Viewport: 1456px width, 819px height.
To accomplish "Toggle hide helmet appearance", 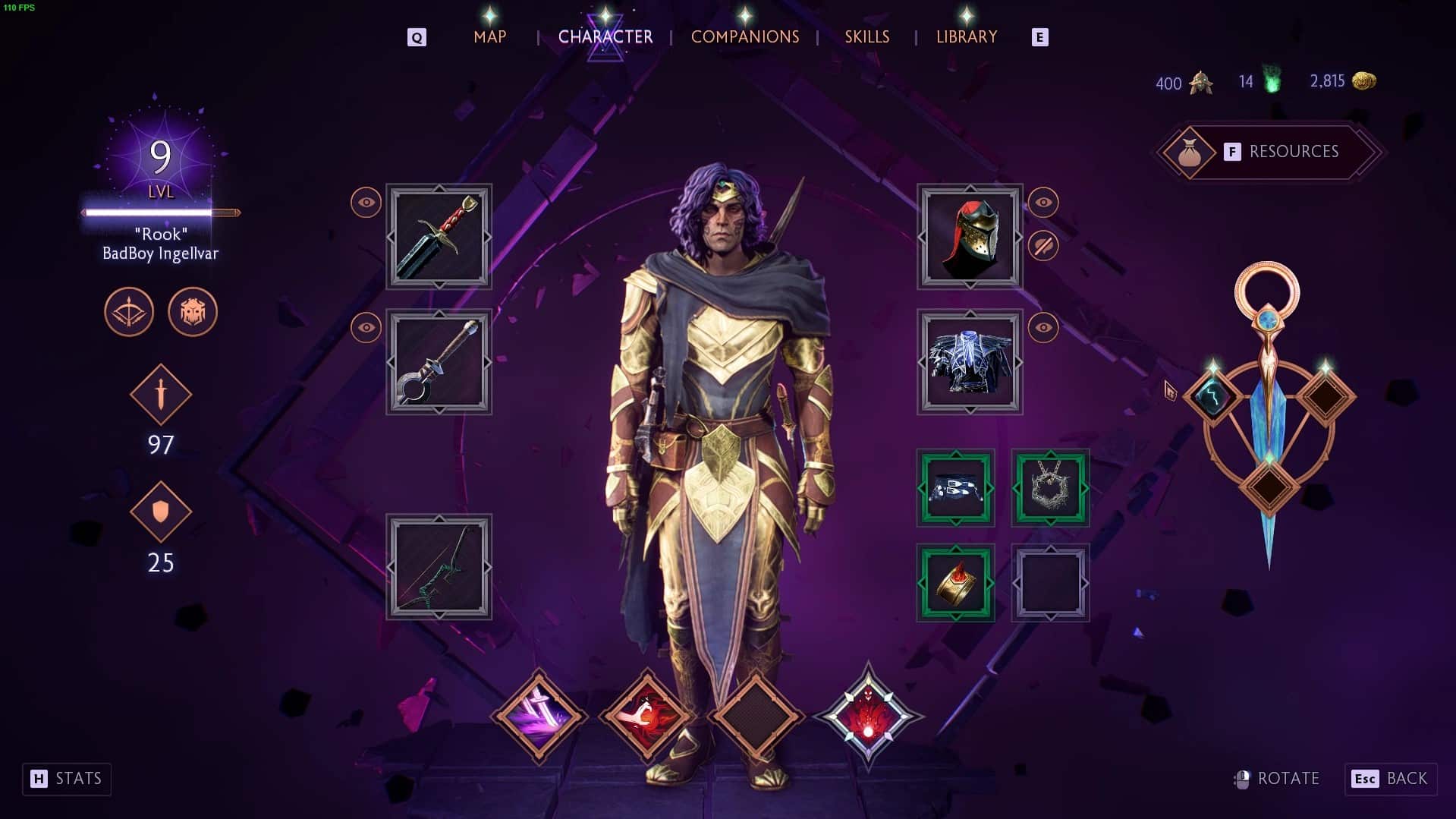I will 1045,244.
